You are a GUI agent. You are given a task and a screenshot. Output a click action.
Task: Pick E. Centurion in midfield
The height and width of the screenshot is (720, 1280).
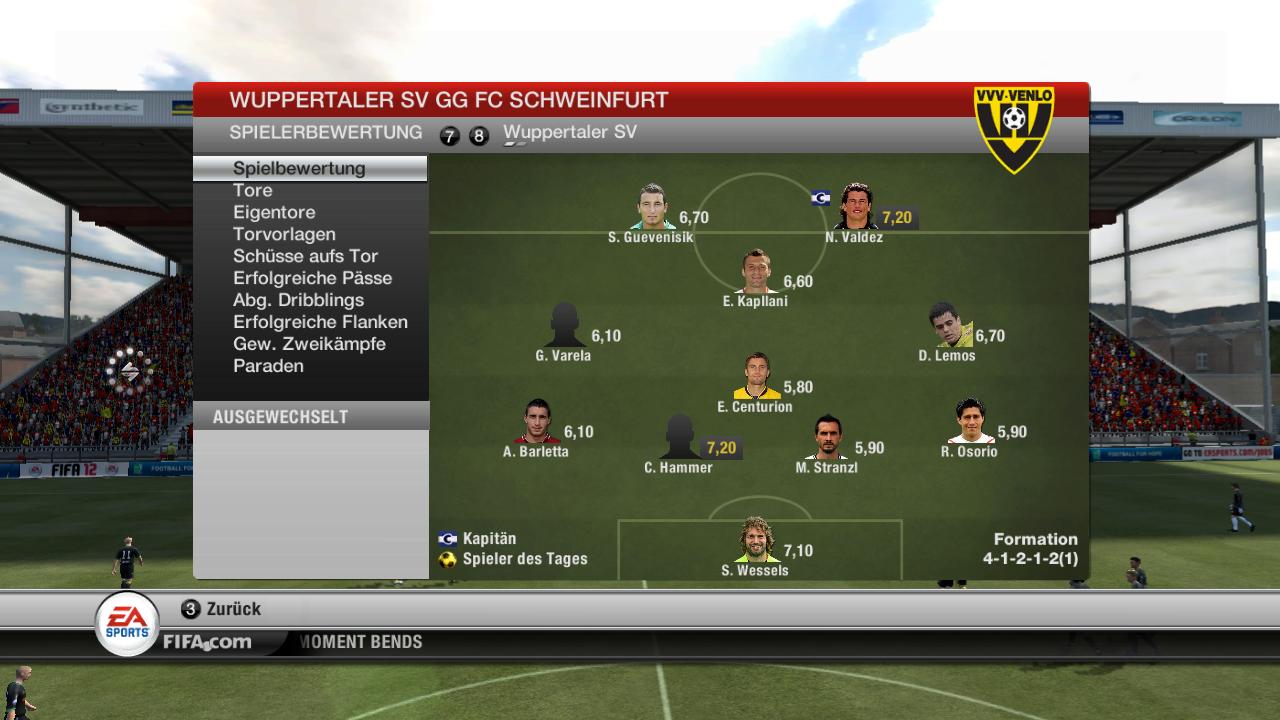[756, 377]
